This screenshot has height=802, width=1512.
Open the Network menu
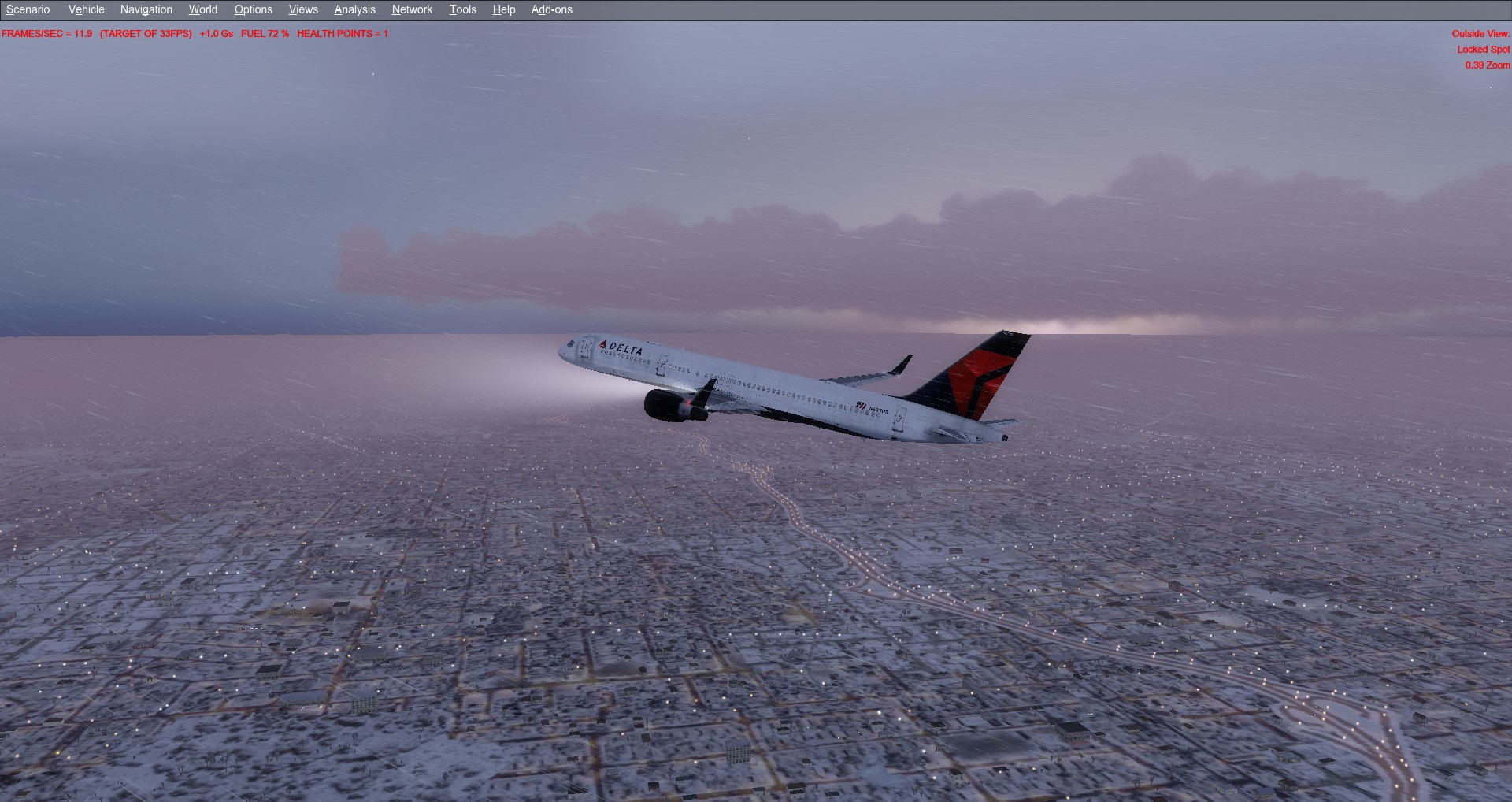click(412, 9)
